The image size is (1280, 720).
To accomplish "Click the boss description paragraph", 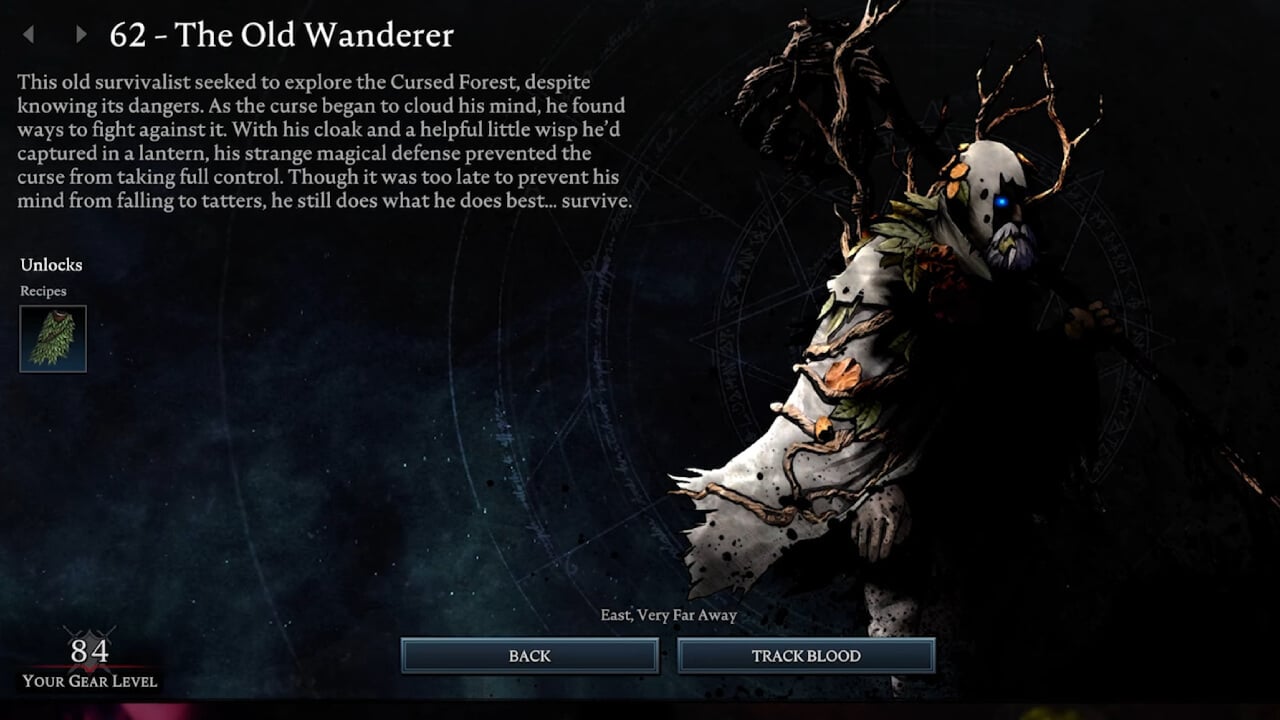I will click(320, 140).
